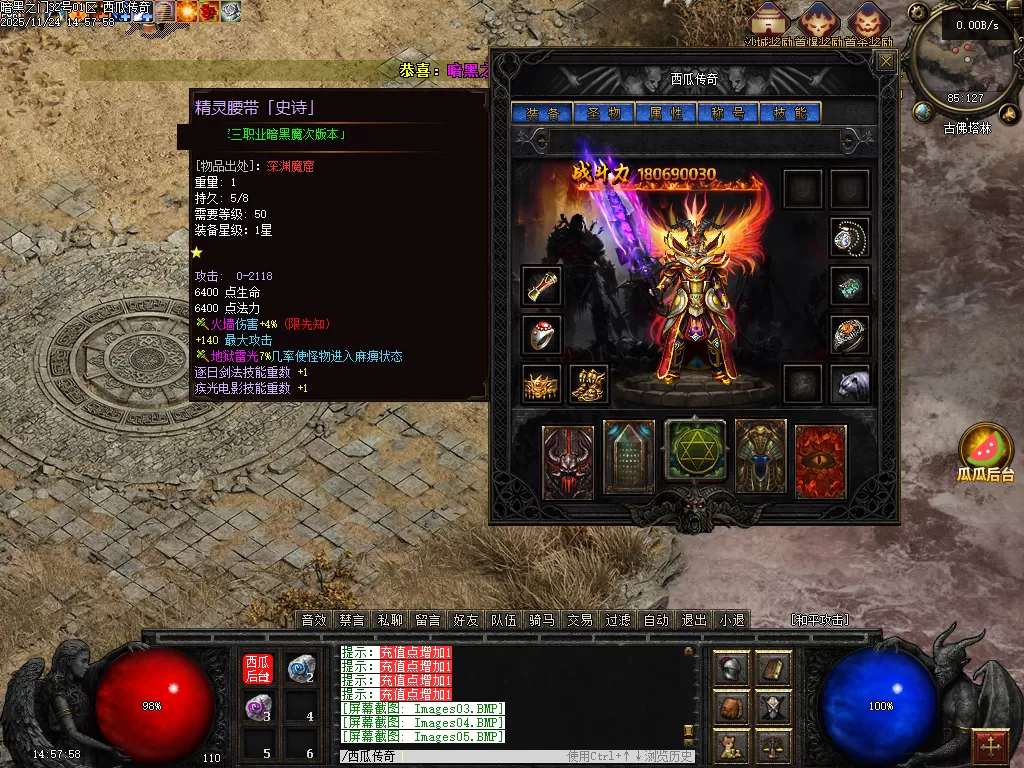Select the red demon mask relic card
Viewport: 1024px width, 768px height.
(x=568, y=461)
